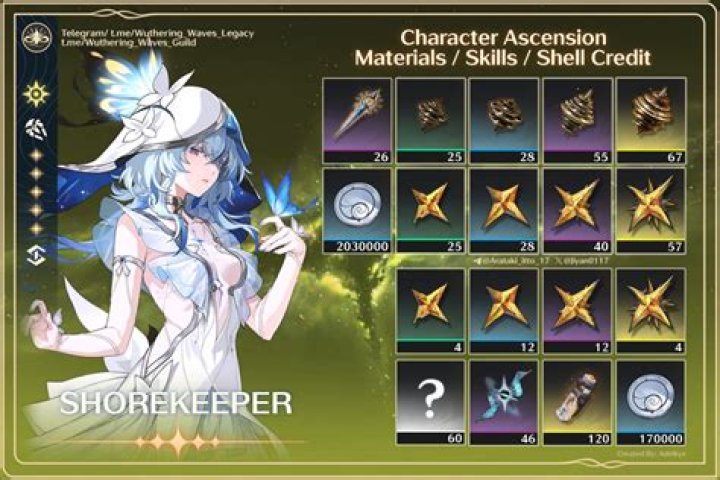The height and width of the screenshot is (480, 720).
Task: Select the question mark slot showing 60
Action: [x=430, y=399]
